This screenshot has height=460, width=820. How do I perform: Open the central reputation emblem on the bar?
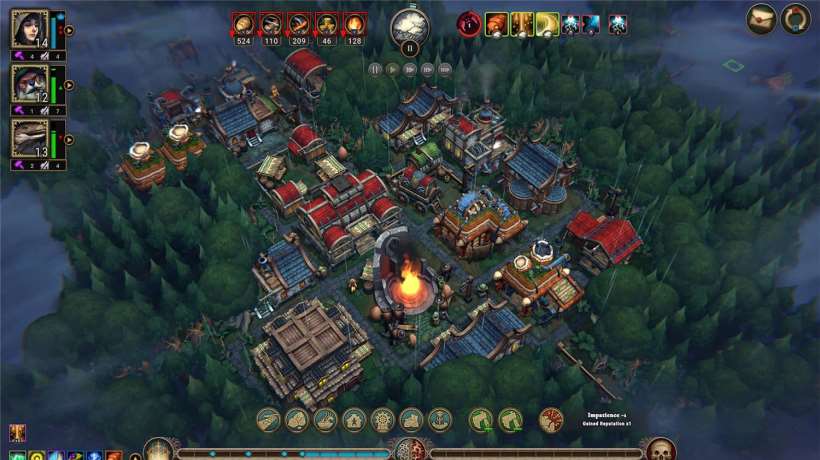[409, 451]
